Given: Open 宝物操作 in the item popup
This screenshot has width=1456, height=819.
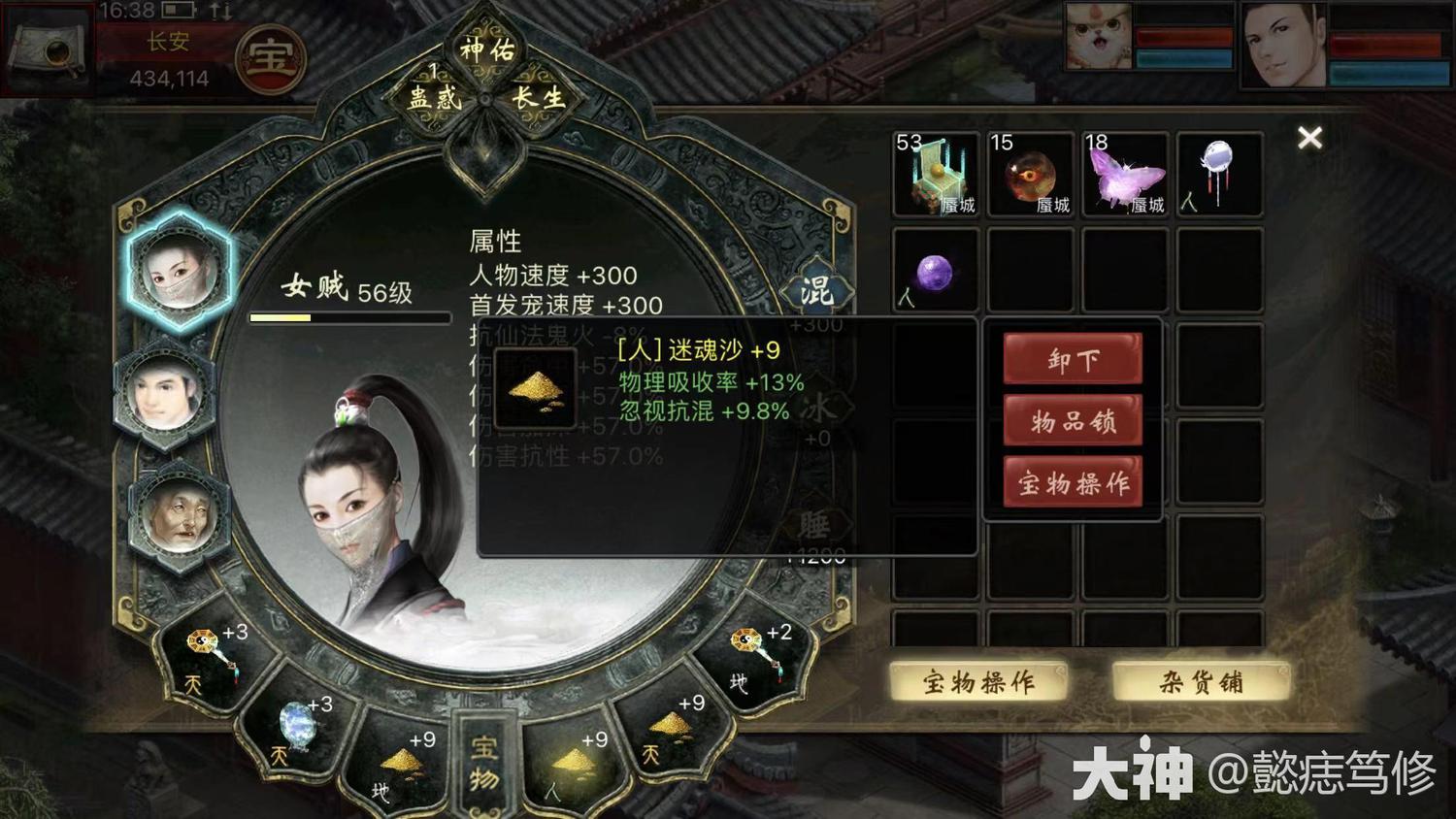Looking at the screenshot, I should pos(1073,482).
